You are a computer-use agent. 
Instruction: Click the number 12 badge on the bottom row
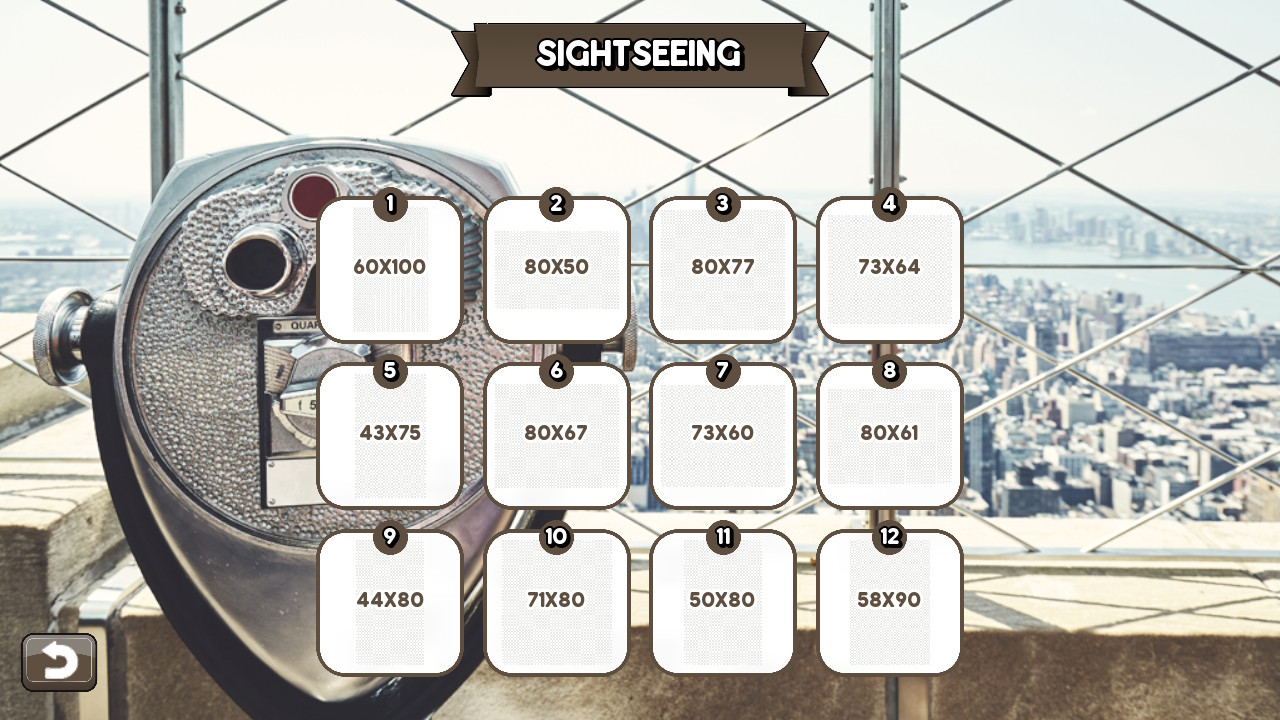point(890,537)
